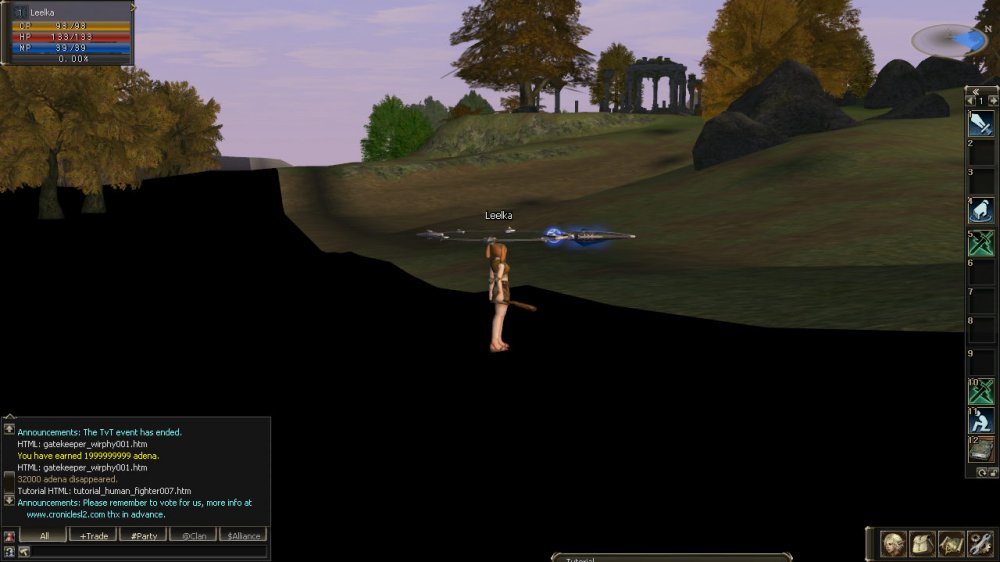Collapse the shortcut bar with the double-arrow button
The height and width of the screenshot is (562, 1000).
pyautogui.click(x=975, y=90)
